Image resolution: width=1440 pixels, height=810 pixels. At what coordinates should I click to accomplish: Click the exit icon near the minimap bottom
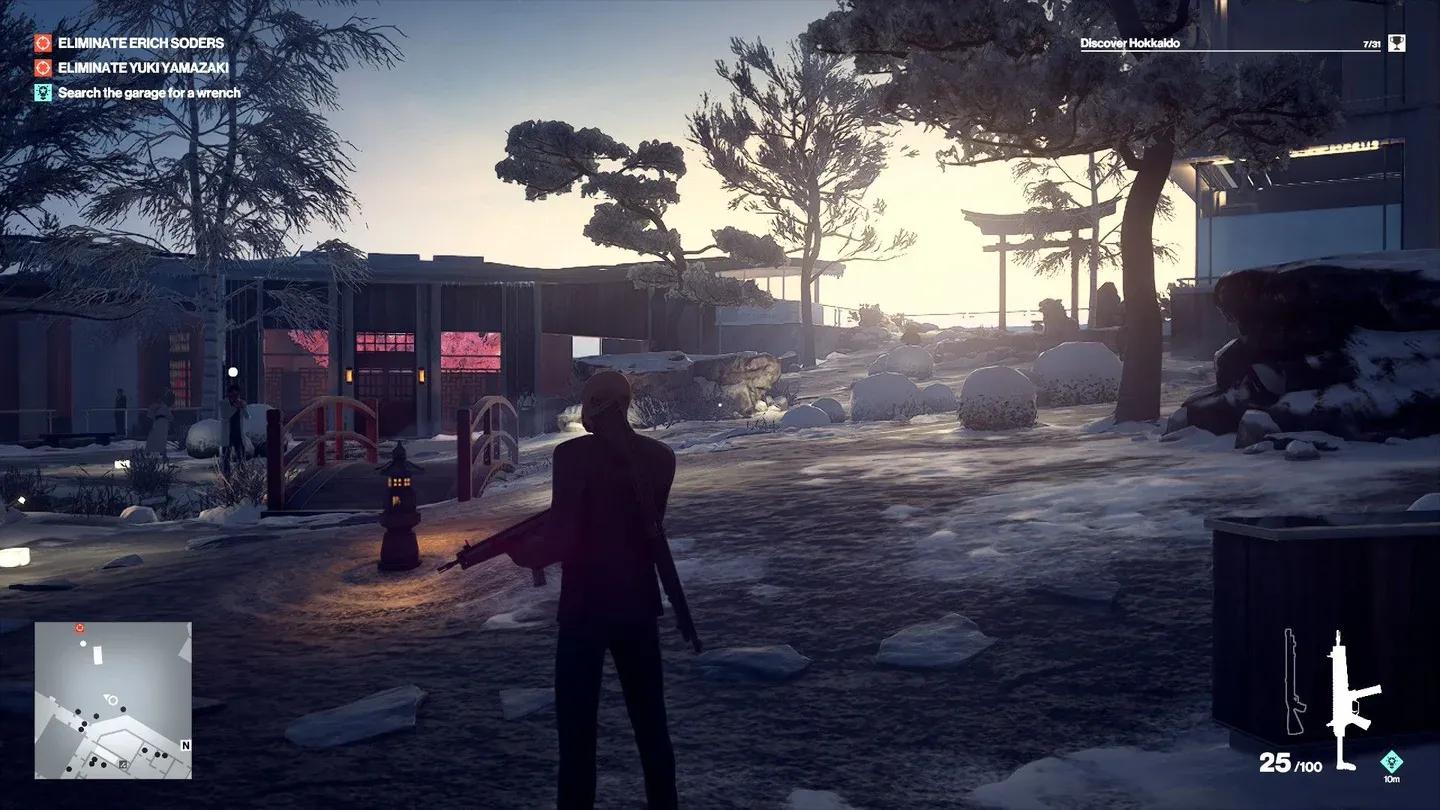(x=123, y=764)
